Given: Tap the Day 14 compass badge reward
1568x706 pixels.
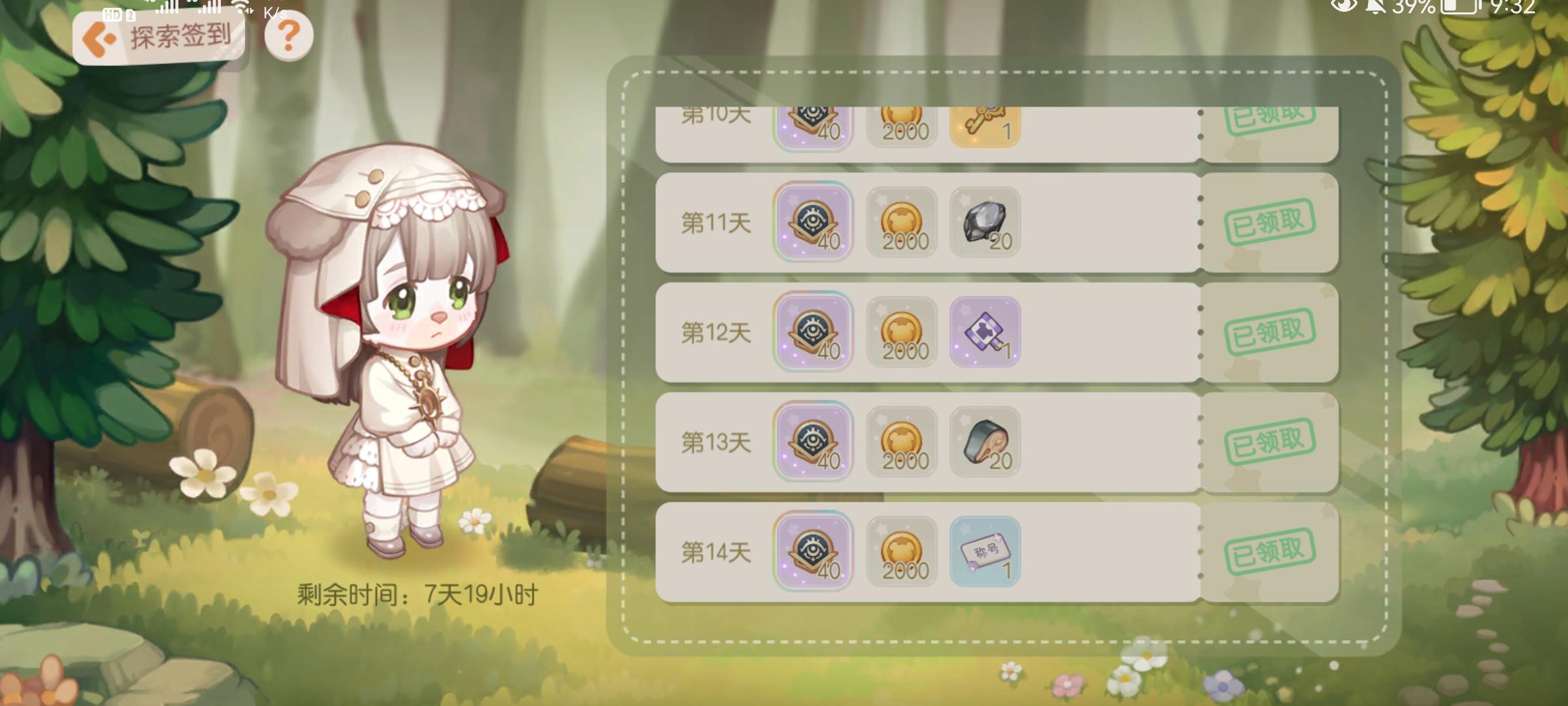Looking at the screenshot, I should tap(813, 552).
